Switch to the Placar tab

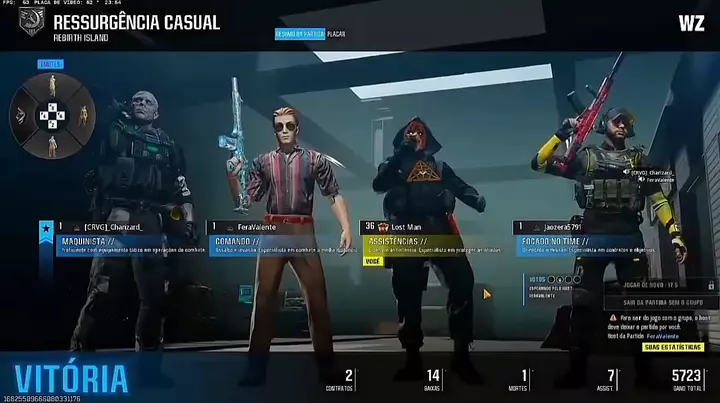coord(336,34)
